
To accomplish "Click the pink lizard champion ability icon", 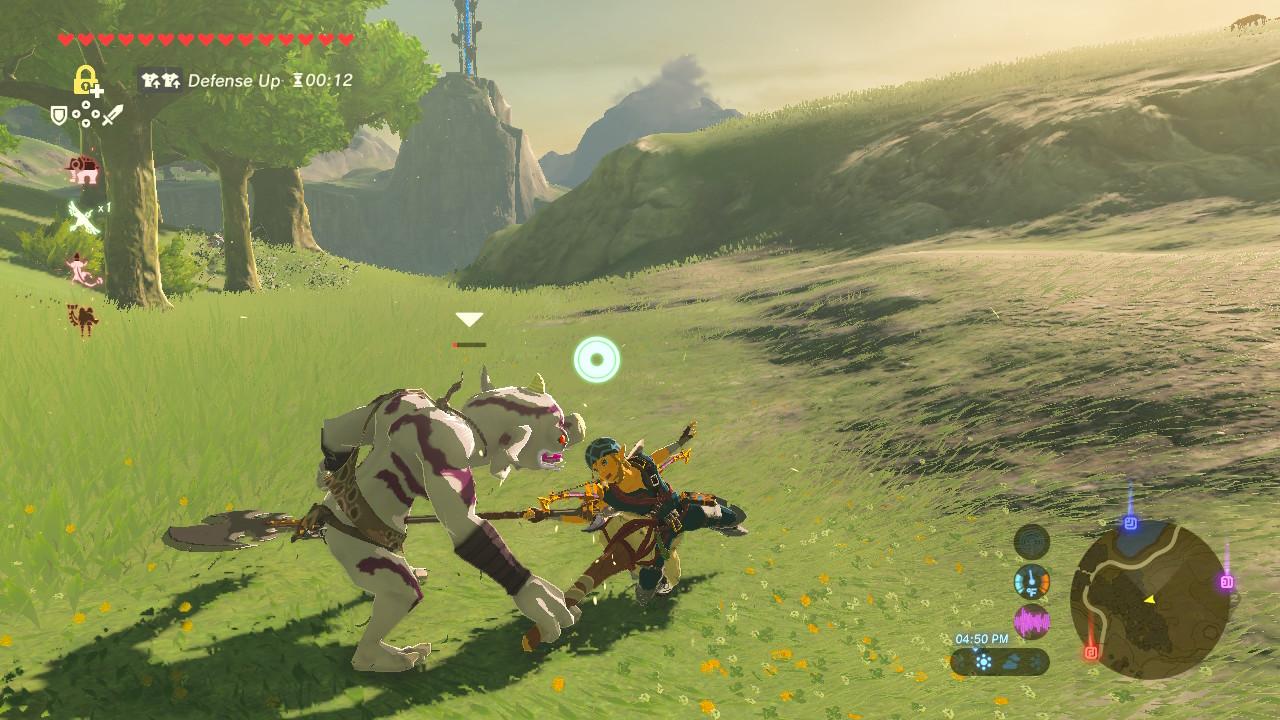I will [x=83, y=269].
